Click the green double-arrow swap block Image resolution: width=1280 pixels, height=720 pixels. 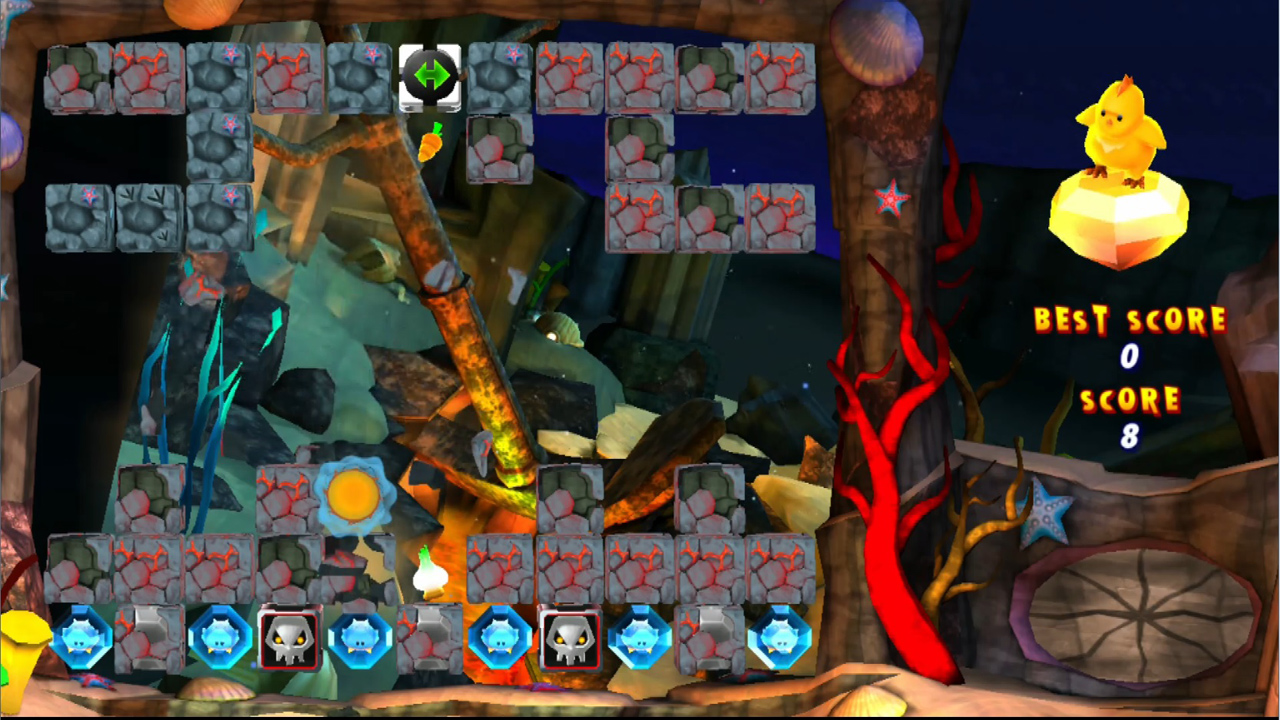tap(430, 76)
